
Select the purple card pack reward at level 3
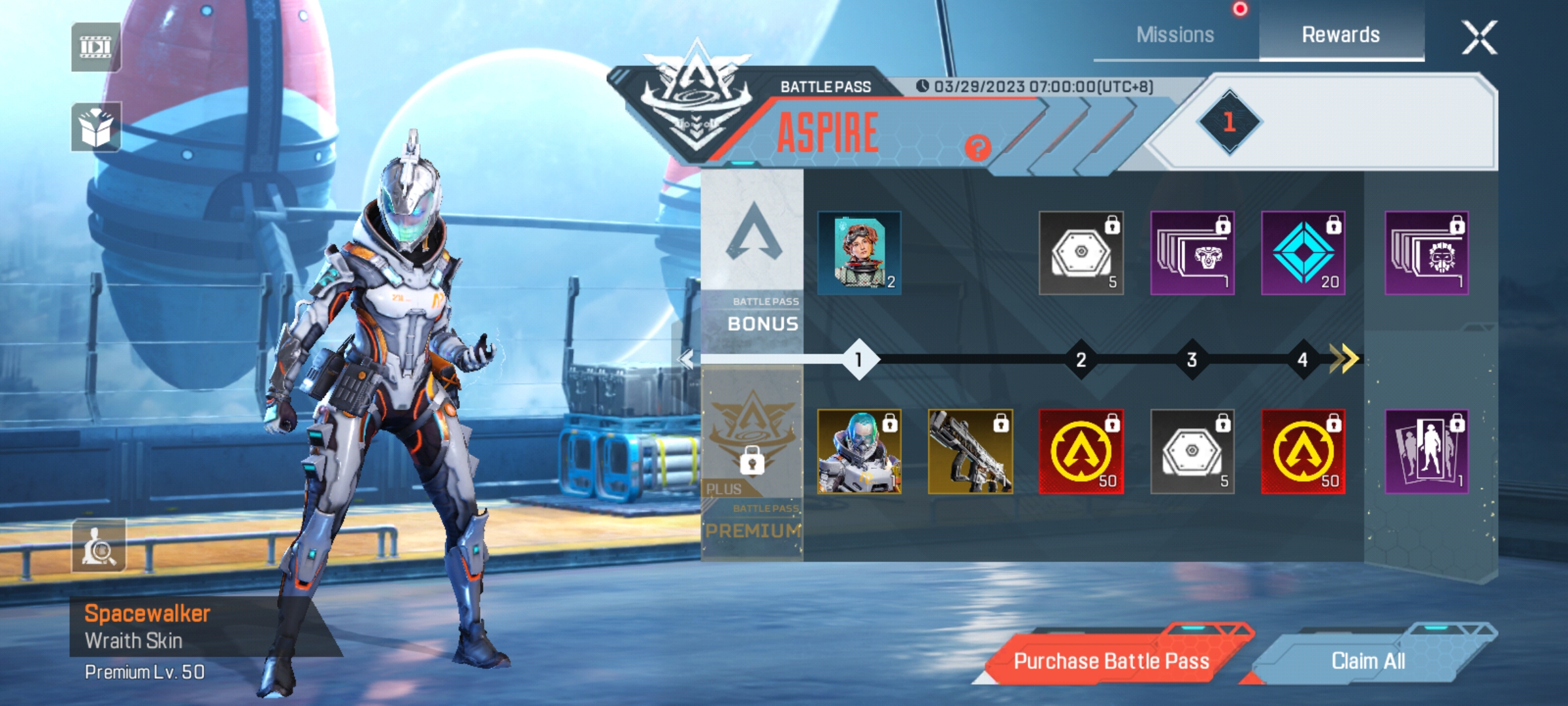click(1192, 253)
